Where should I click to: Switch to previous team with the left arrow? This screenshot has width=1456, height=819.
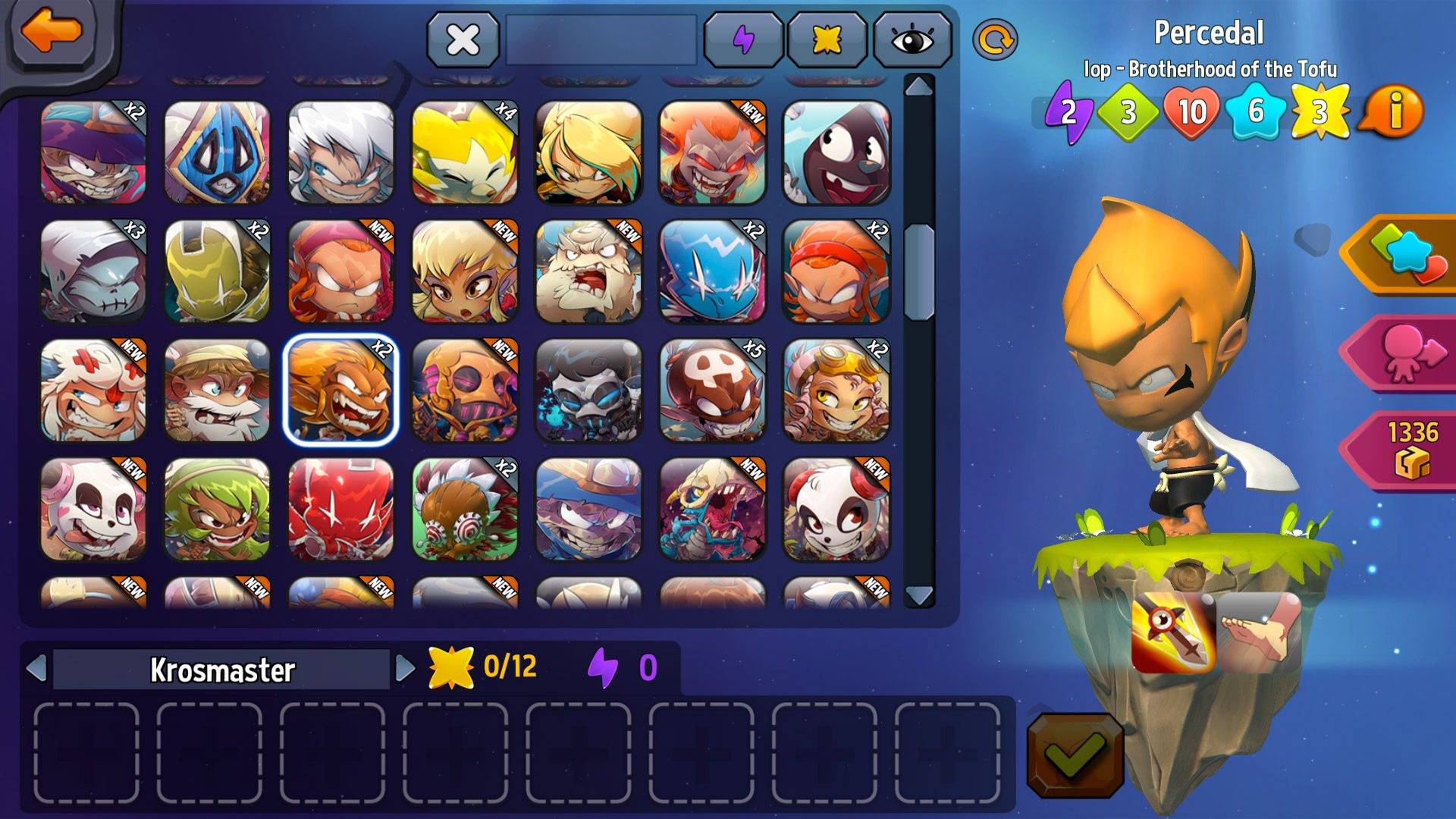(x=36, y=669)
